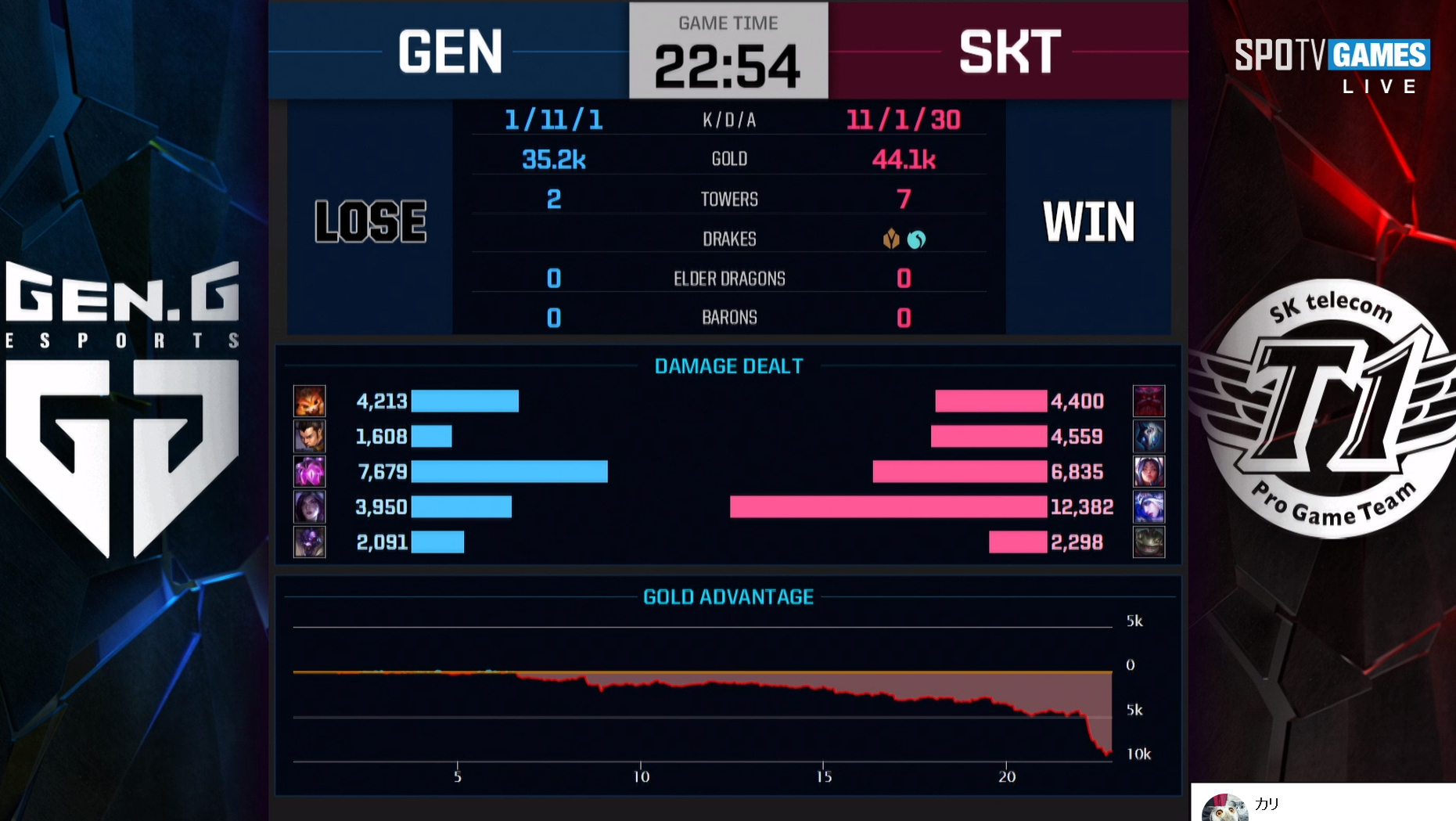The height and width of the screenshot is (821, 1456).
Task: Click the champion portrait beside 7,679 damage
Action: click(x=311, y=471)
